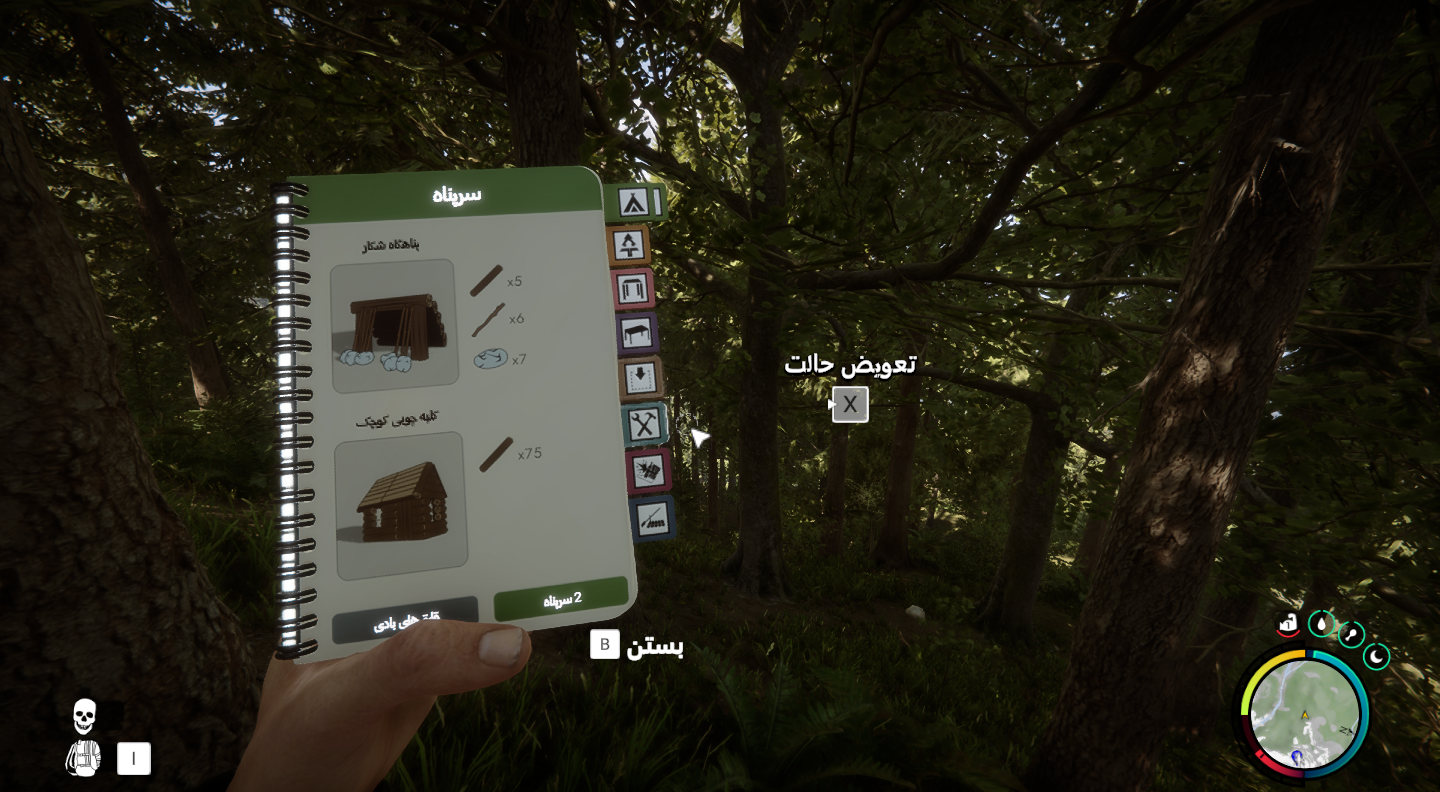1440x792 pixels.
Task: Click the gray button beside '2 سرپناه'
Action: point(406,622)
